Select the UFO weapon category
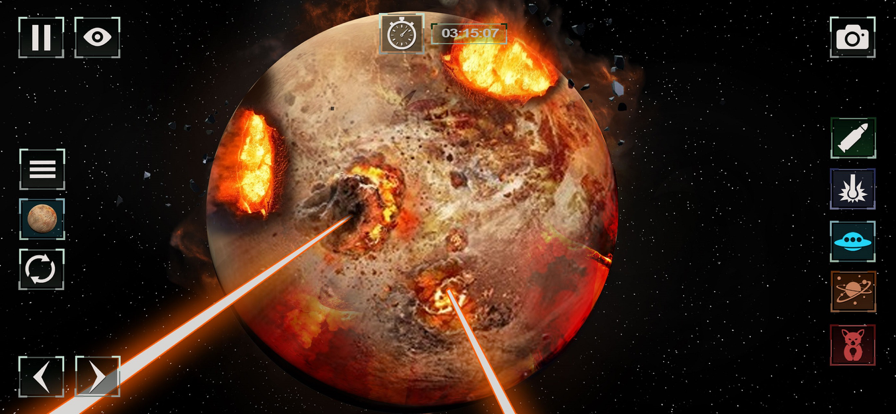This screenshot has height=414, width=896. coord(852,241)
